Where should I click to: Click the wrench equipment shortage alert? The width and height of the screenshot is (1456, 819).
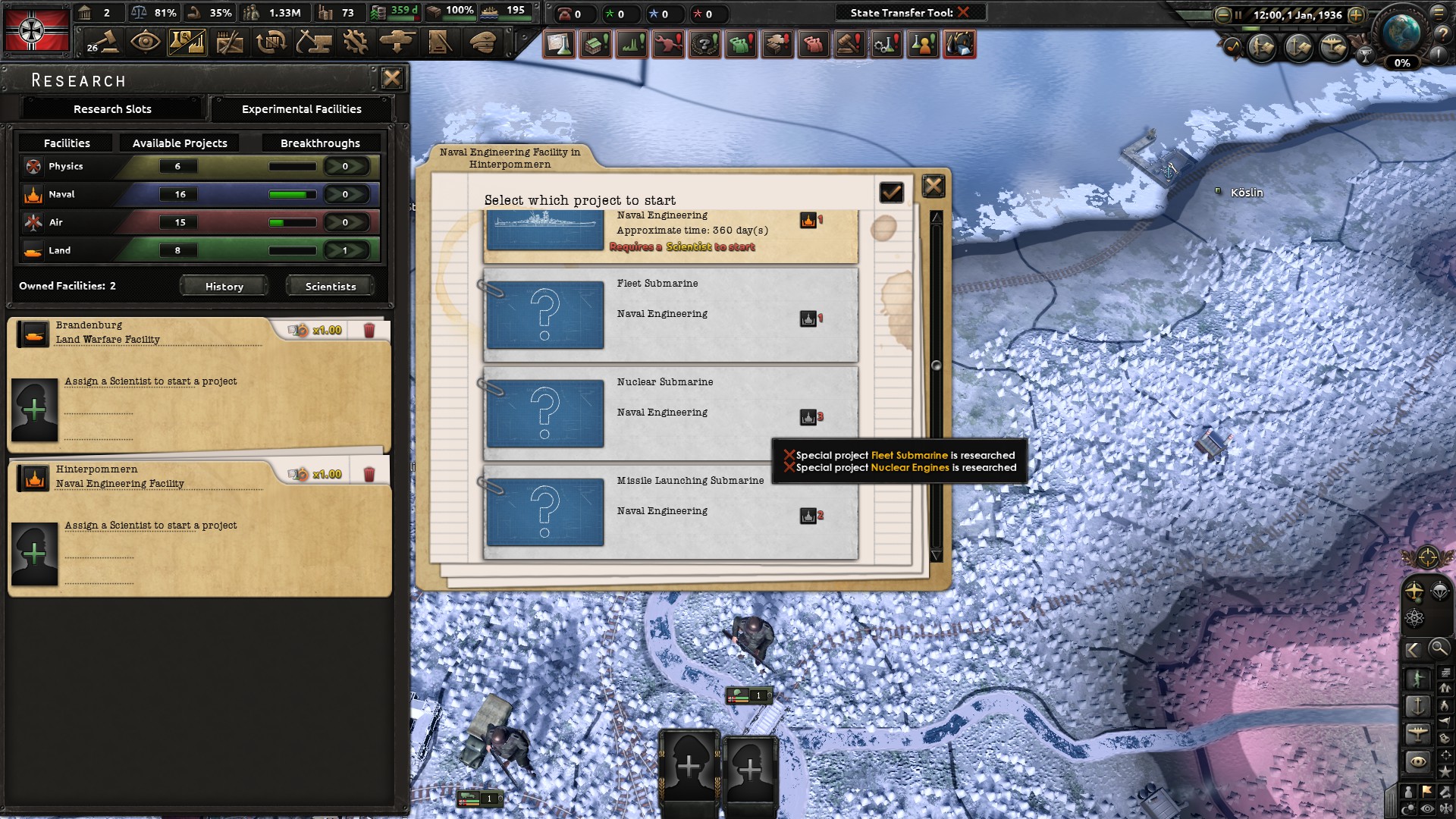[668, 44]
